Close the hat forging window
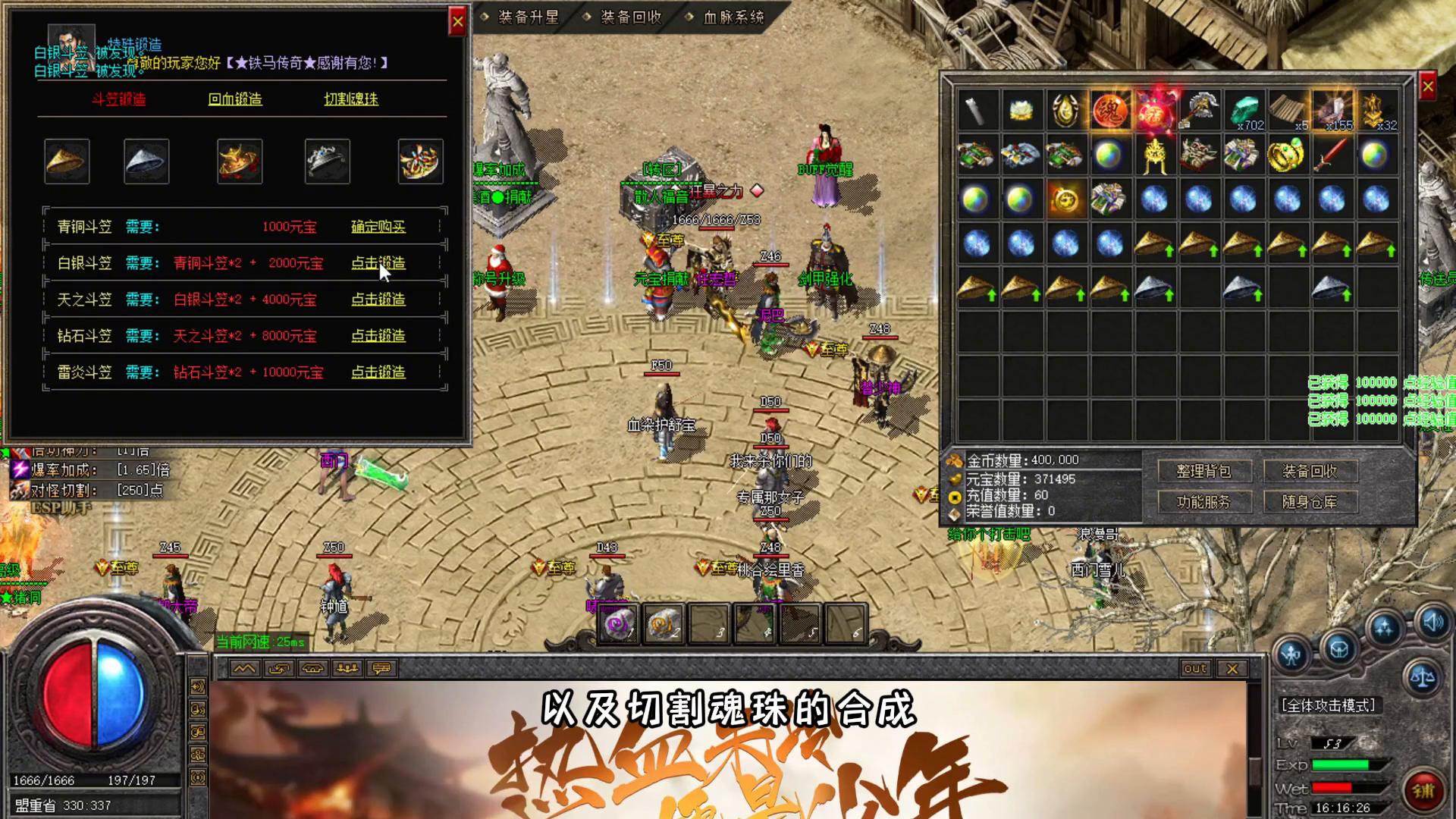This screenshot has height=819, width=1456. [x=457, y=22]
